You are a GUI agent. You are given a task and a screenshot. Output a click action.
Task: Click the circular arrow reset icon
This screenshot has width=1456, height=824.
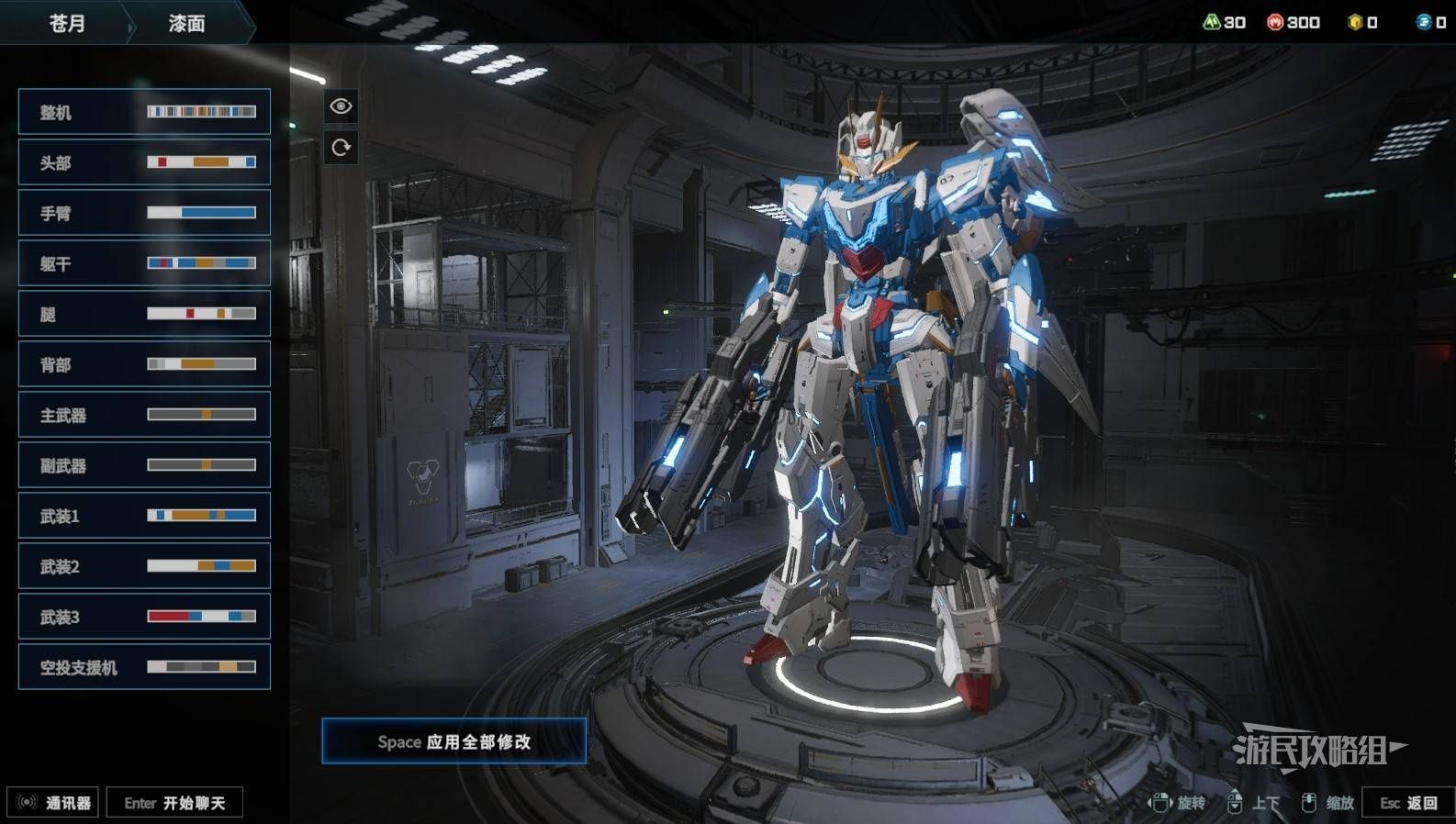(341, 148)
